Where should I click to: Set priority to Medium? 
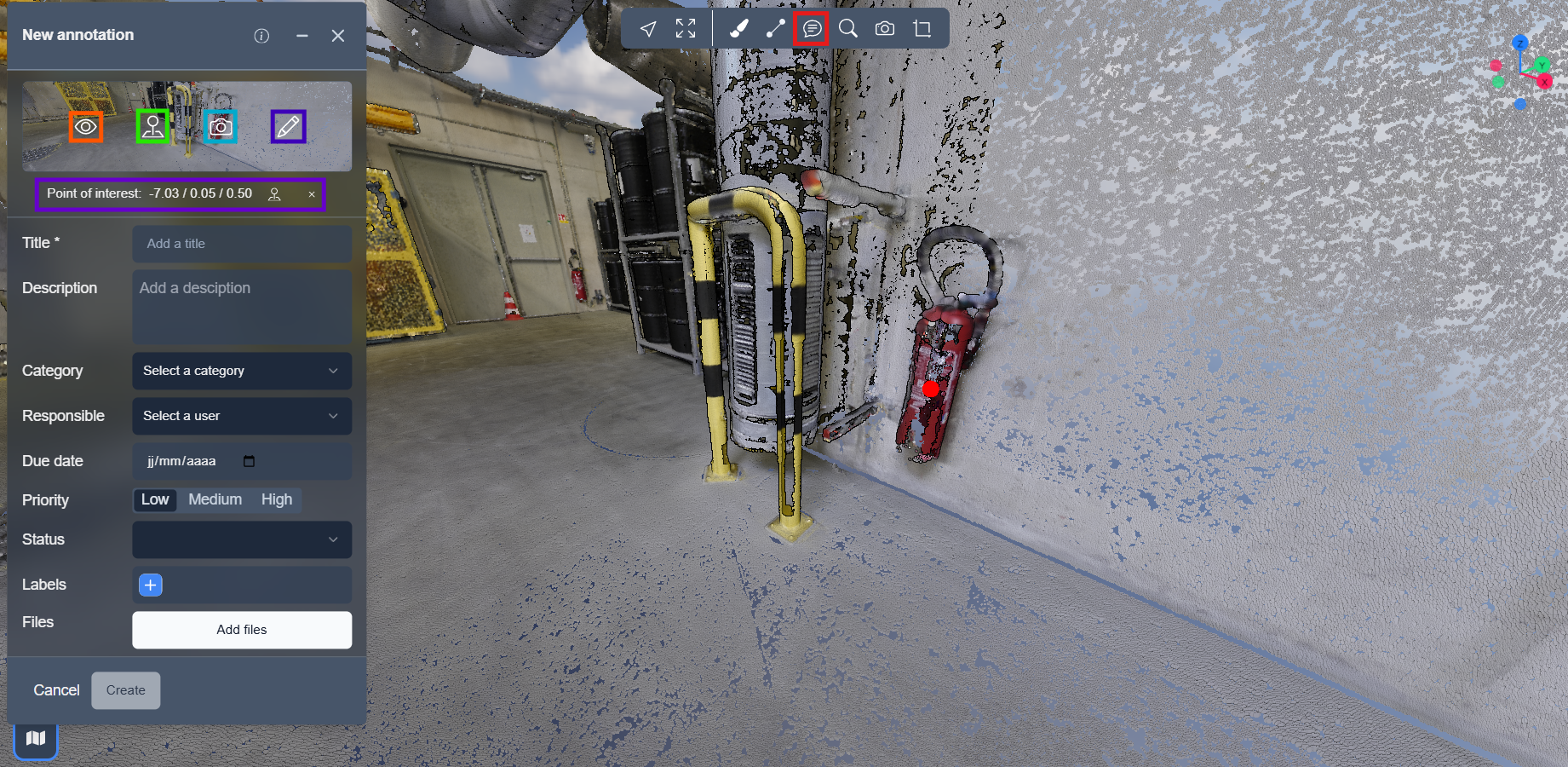pos(215,499)
